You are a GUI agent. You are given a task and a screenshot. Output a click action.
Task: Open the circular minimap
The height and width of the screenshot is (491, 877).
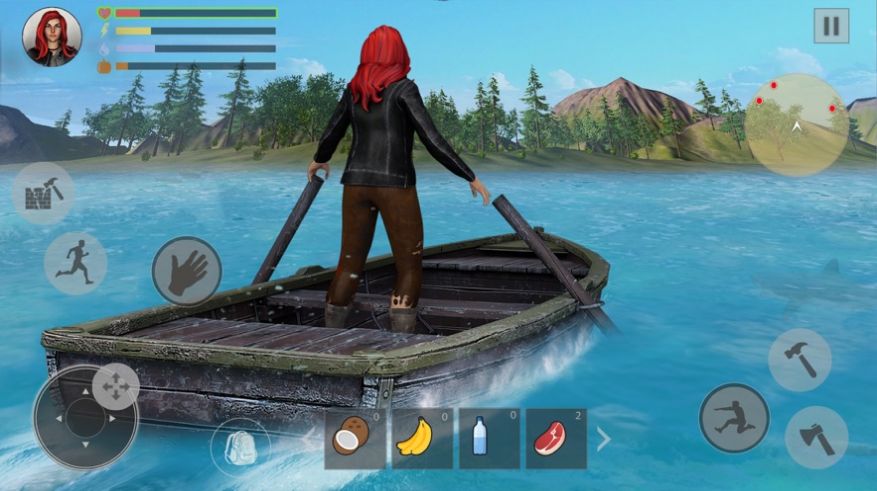click(x=797, y=125)
